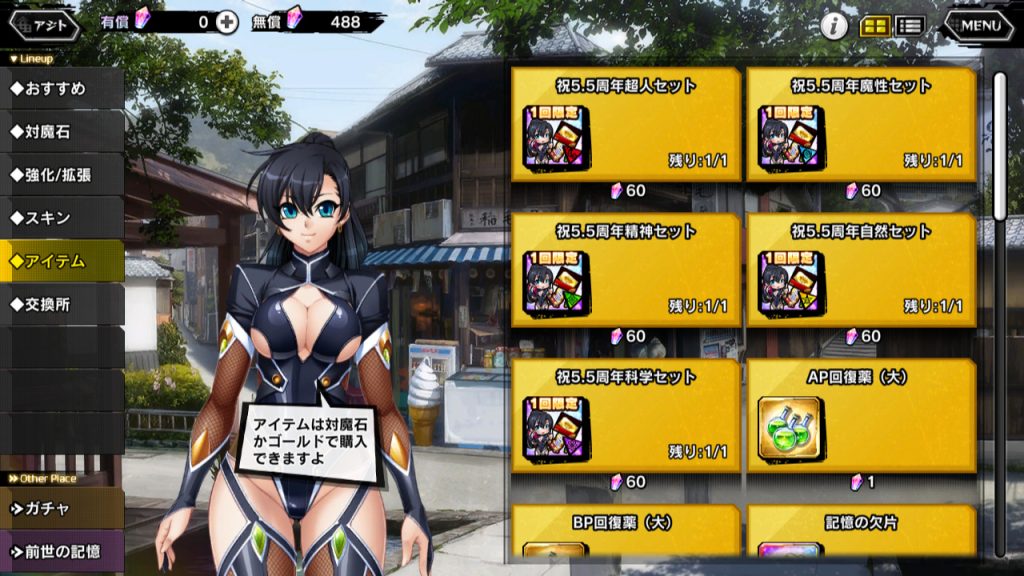The height and width of the screenshot is (576, 1024).
Task: Buy 祝5.5周年超人セット
Action: tap(626, 125)
